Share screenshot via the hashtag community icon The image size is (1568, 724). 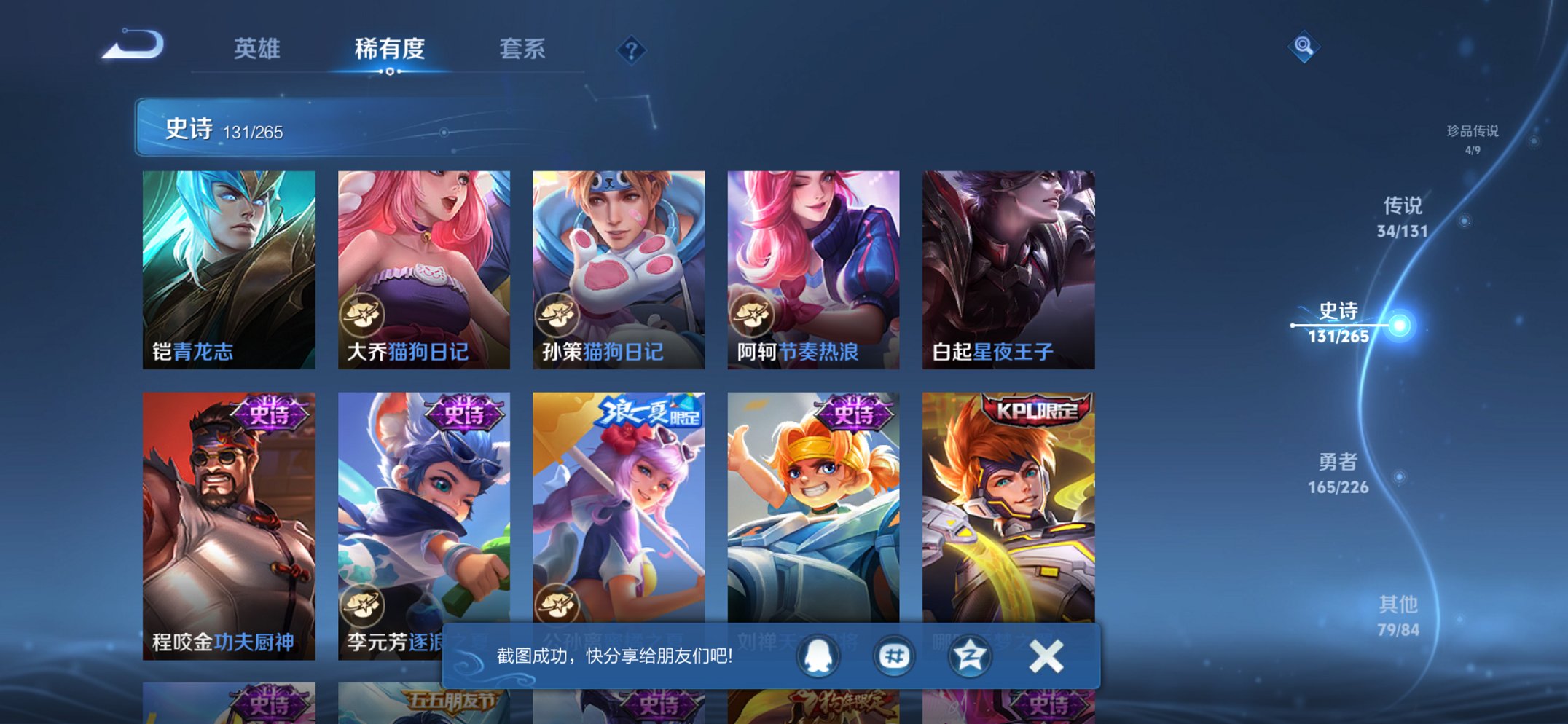[x=893, y=656]
